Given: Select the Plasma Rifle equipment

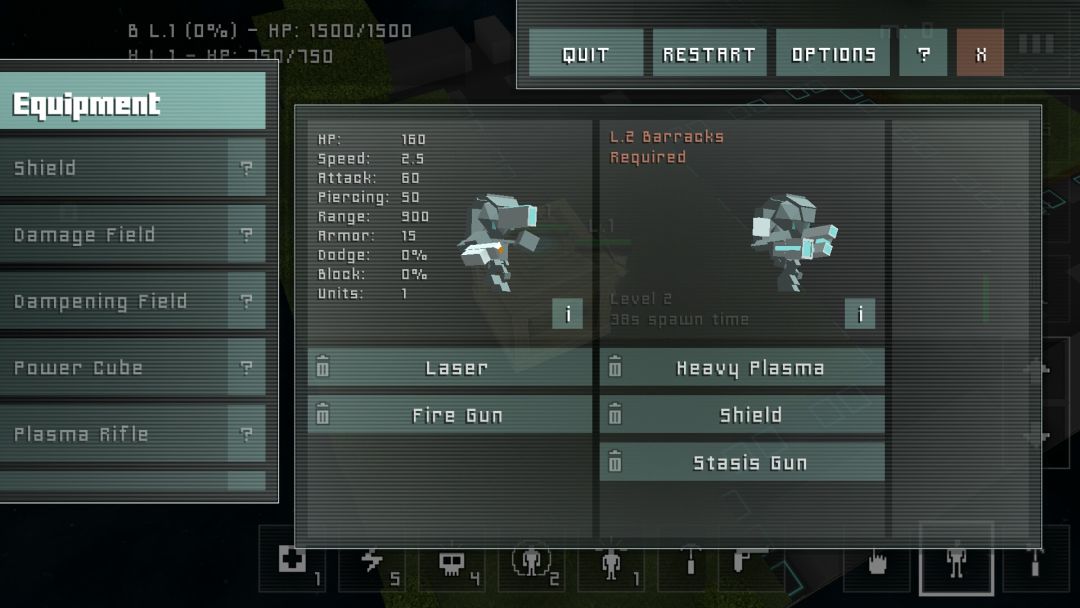Looking at the screenshot, I should click(115, 434).
